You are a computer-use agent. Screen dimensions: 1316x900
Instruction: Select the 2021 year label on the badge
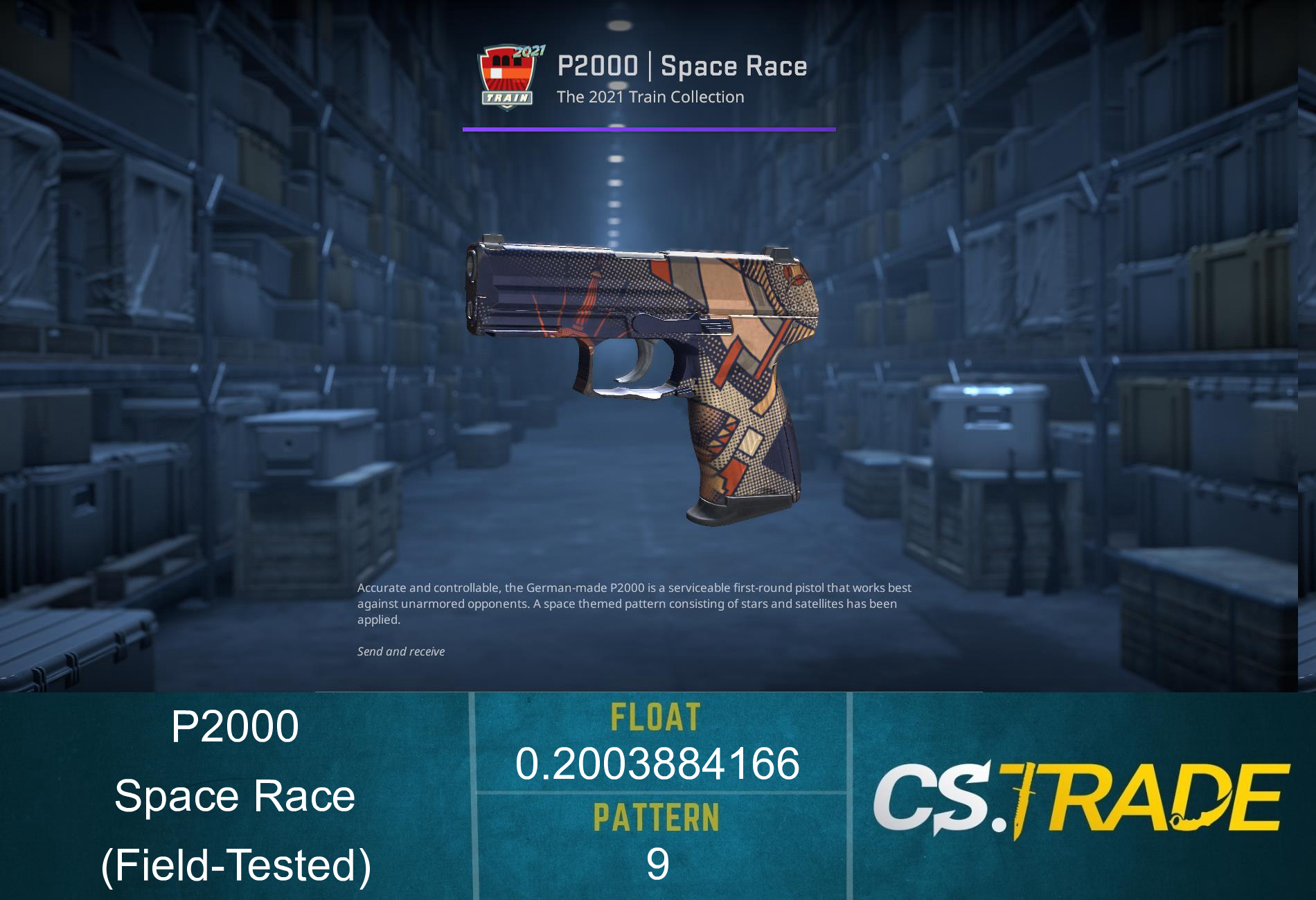pyautogui.click(x=528, y=50)
